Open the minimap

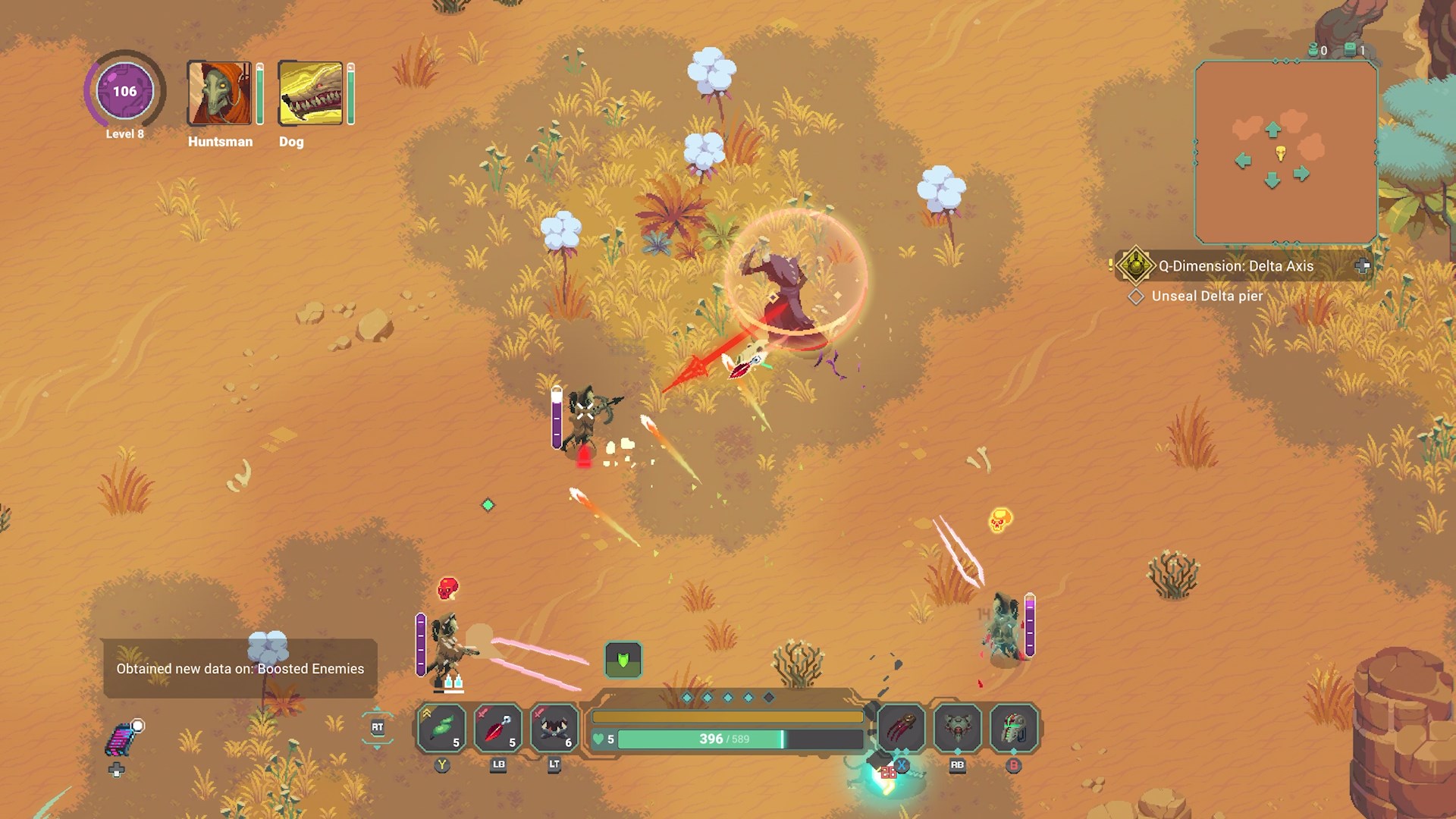[1285, 152]
